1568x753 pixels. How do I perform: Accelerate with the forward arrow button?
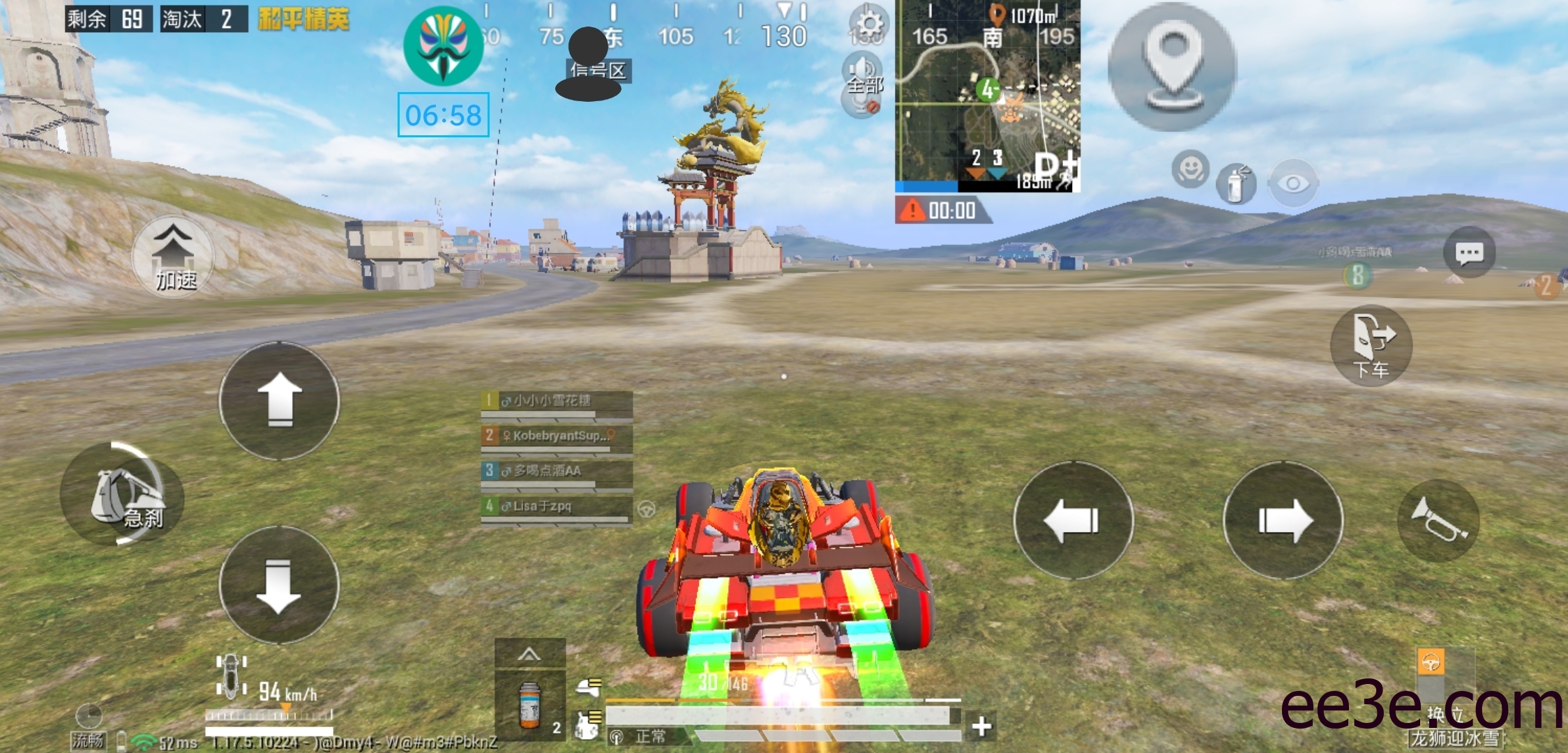(280, 400)
